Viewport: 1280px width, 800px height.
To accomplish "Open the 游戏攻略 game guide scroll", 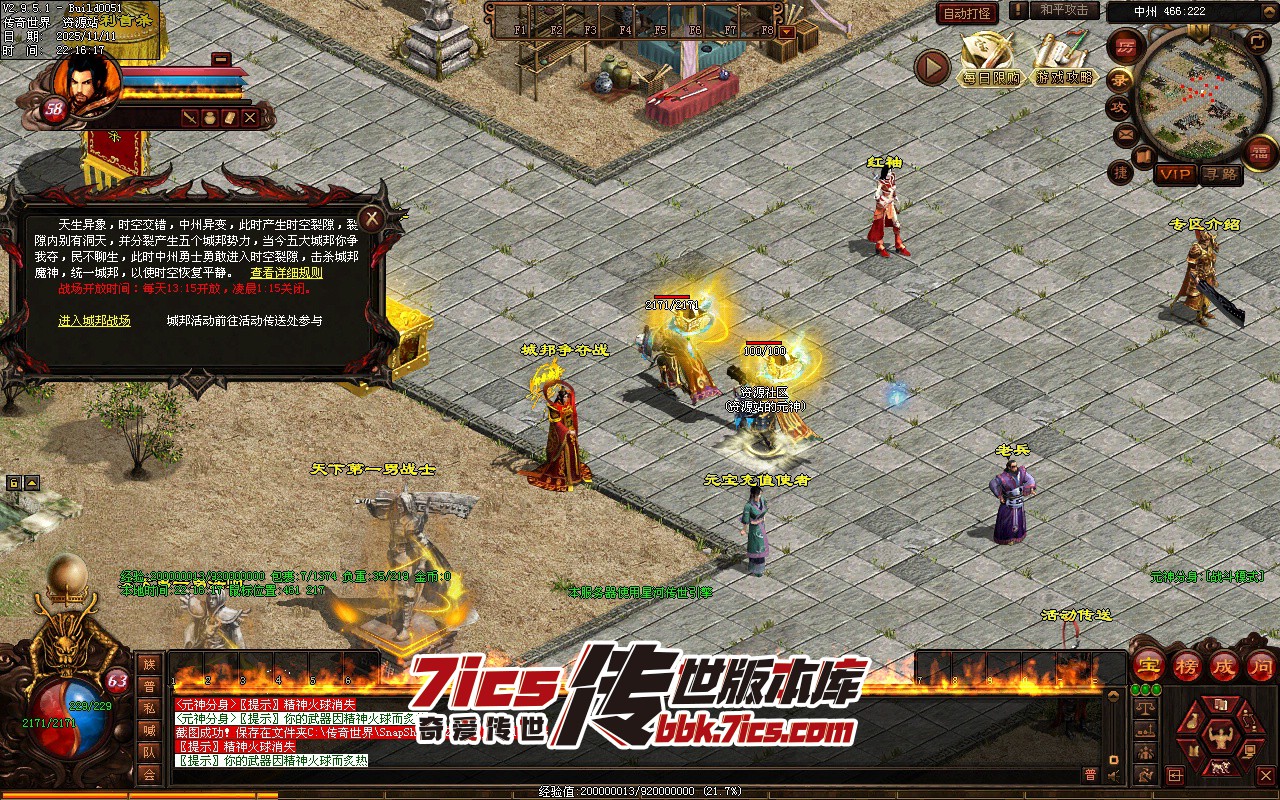I will (1064, 62).
